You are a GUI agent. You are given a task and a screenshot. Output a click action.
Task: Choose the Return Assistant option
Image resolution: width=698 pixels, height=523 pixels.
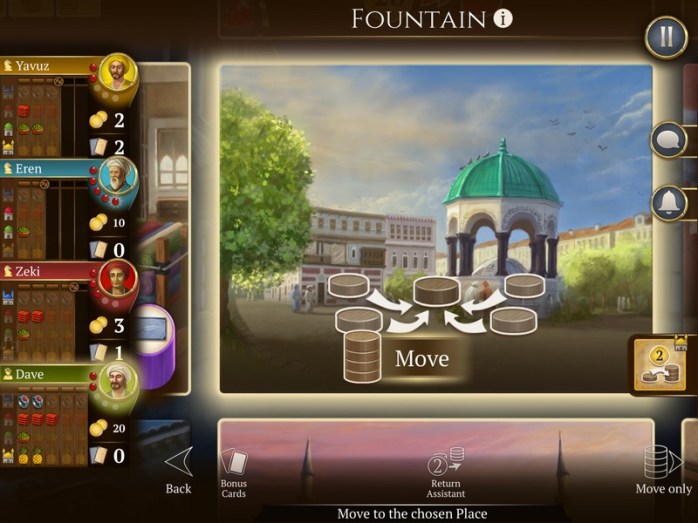click(446, 472)
